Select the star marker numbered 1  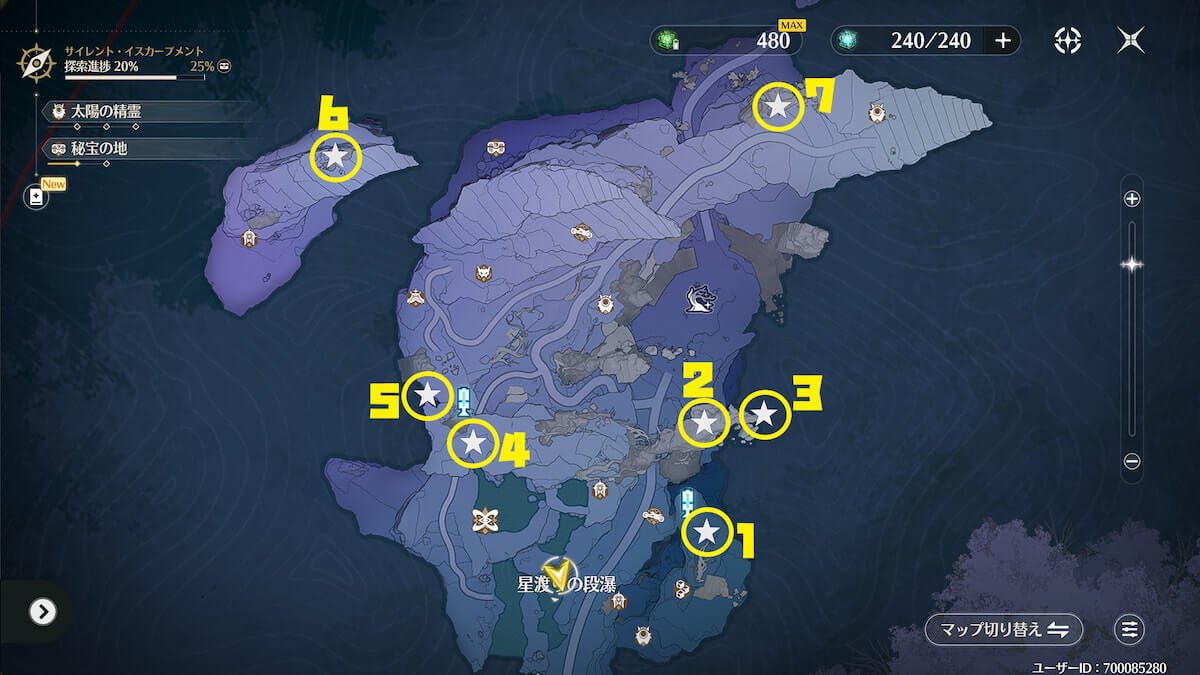(707, 533)
